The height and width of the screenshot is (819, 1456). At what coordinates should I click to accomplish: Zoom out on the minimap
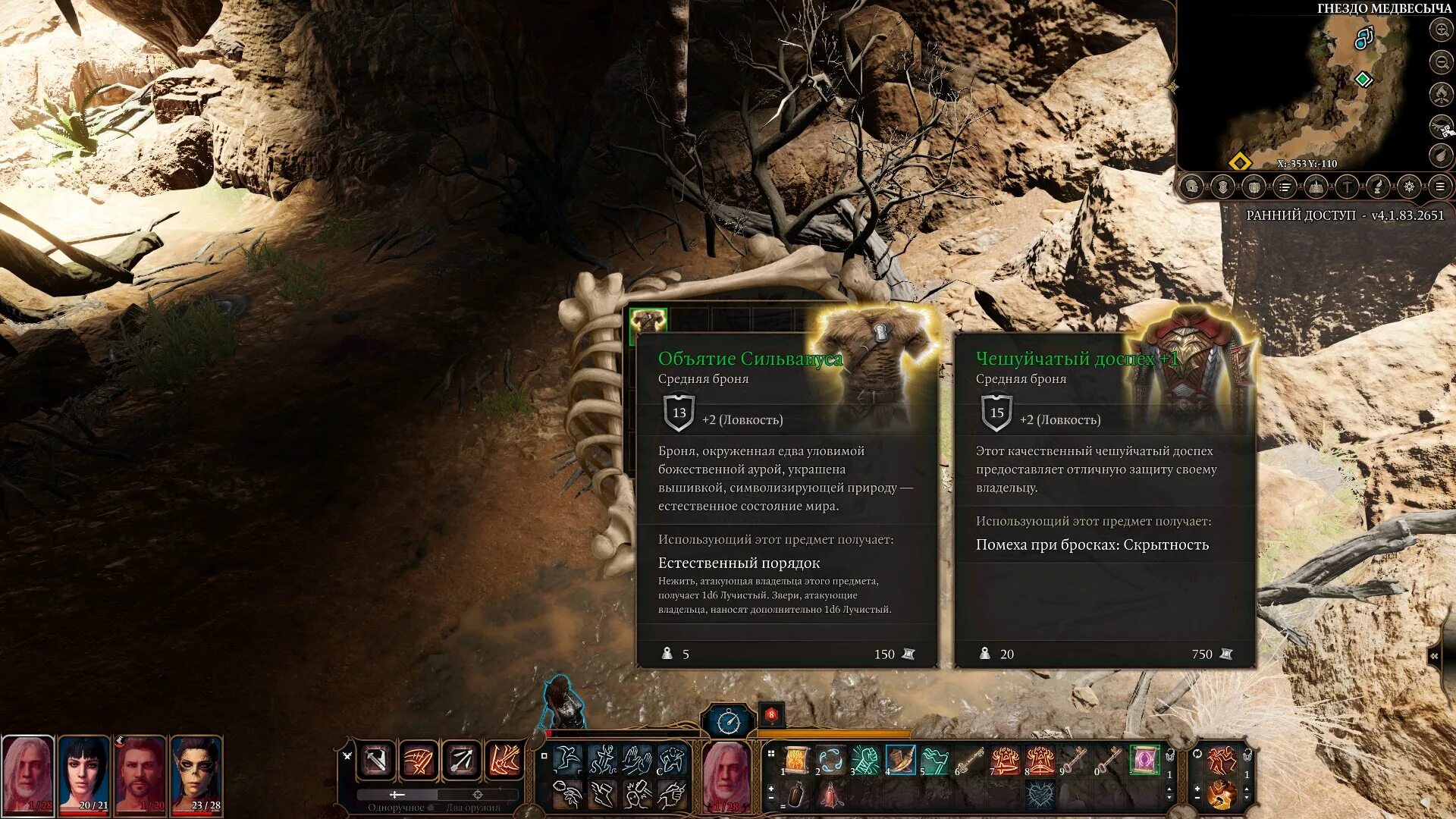[1441, 62]
